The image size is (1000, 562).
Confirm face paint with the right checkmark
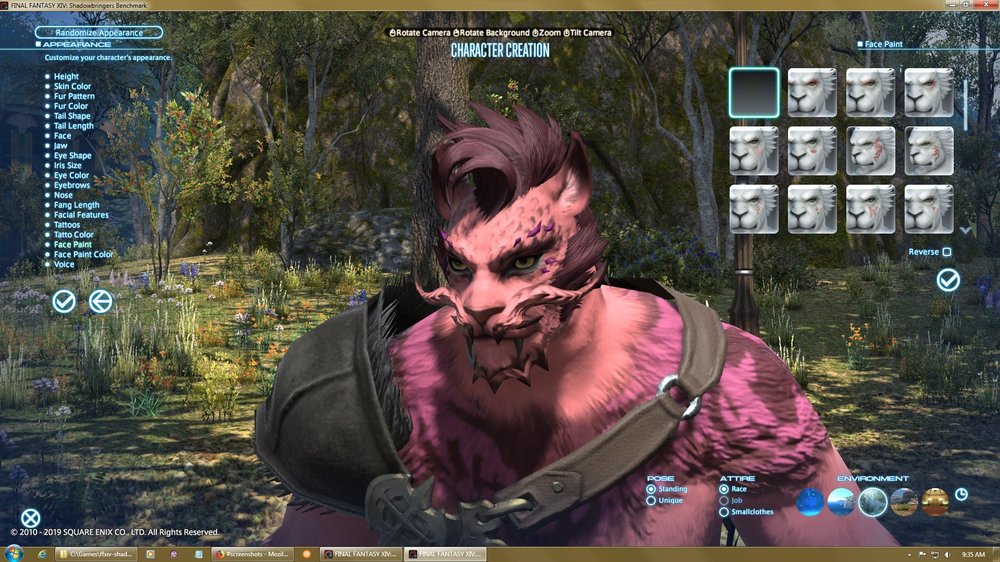click(948, 281)
